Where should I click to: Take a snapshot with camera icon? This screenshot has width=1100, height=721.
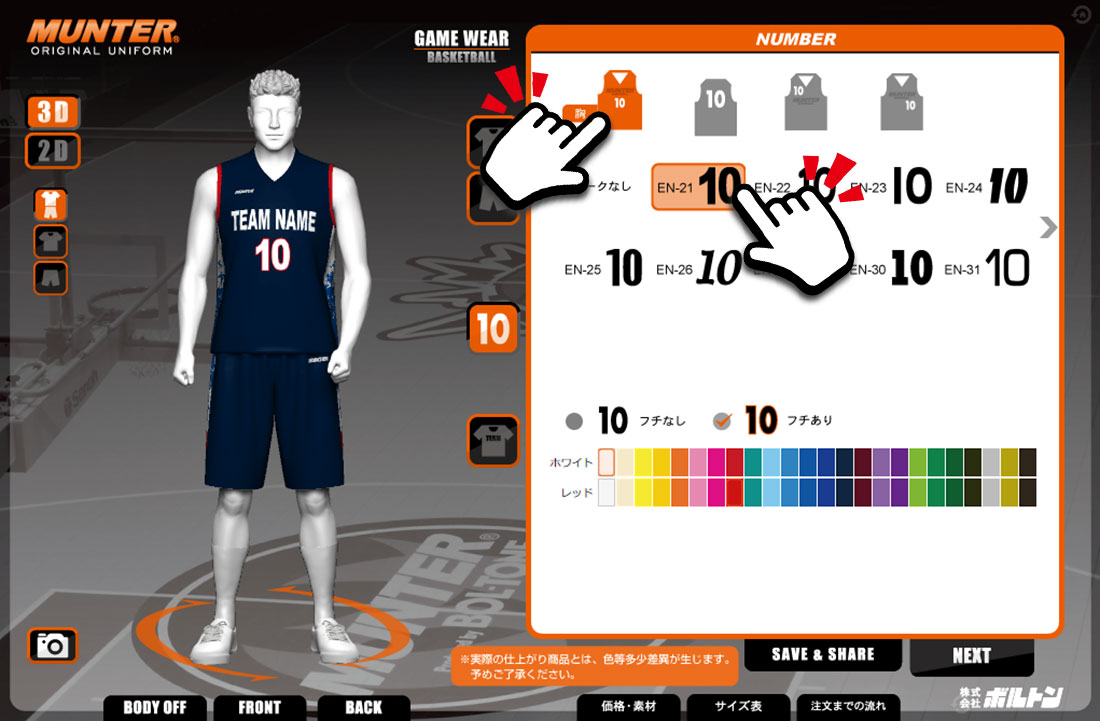coord(52,646)
